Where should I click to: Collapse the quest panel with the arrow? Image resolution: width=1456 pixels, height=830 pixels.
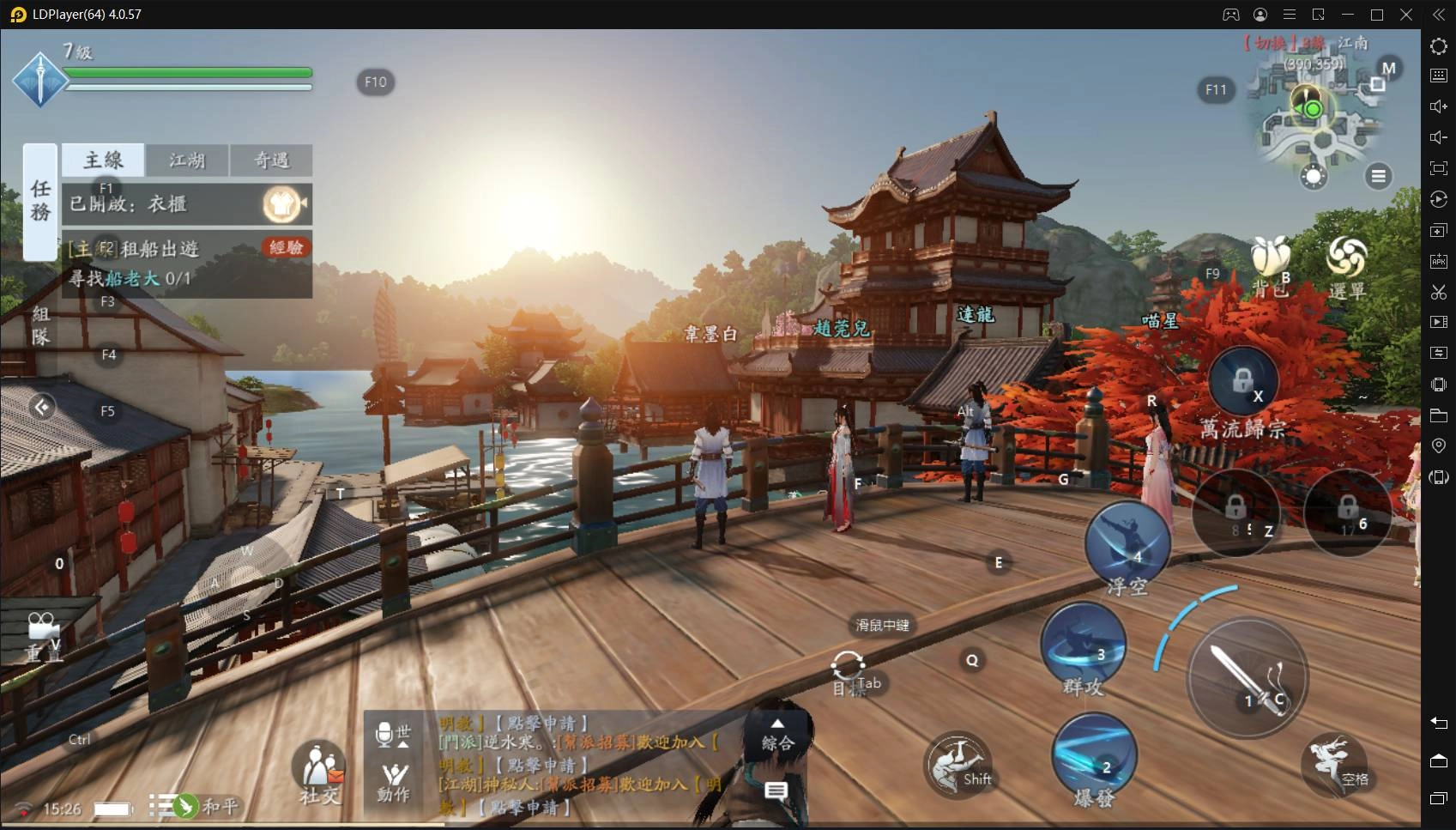(41, 406)
